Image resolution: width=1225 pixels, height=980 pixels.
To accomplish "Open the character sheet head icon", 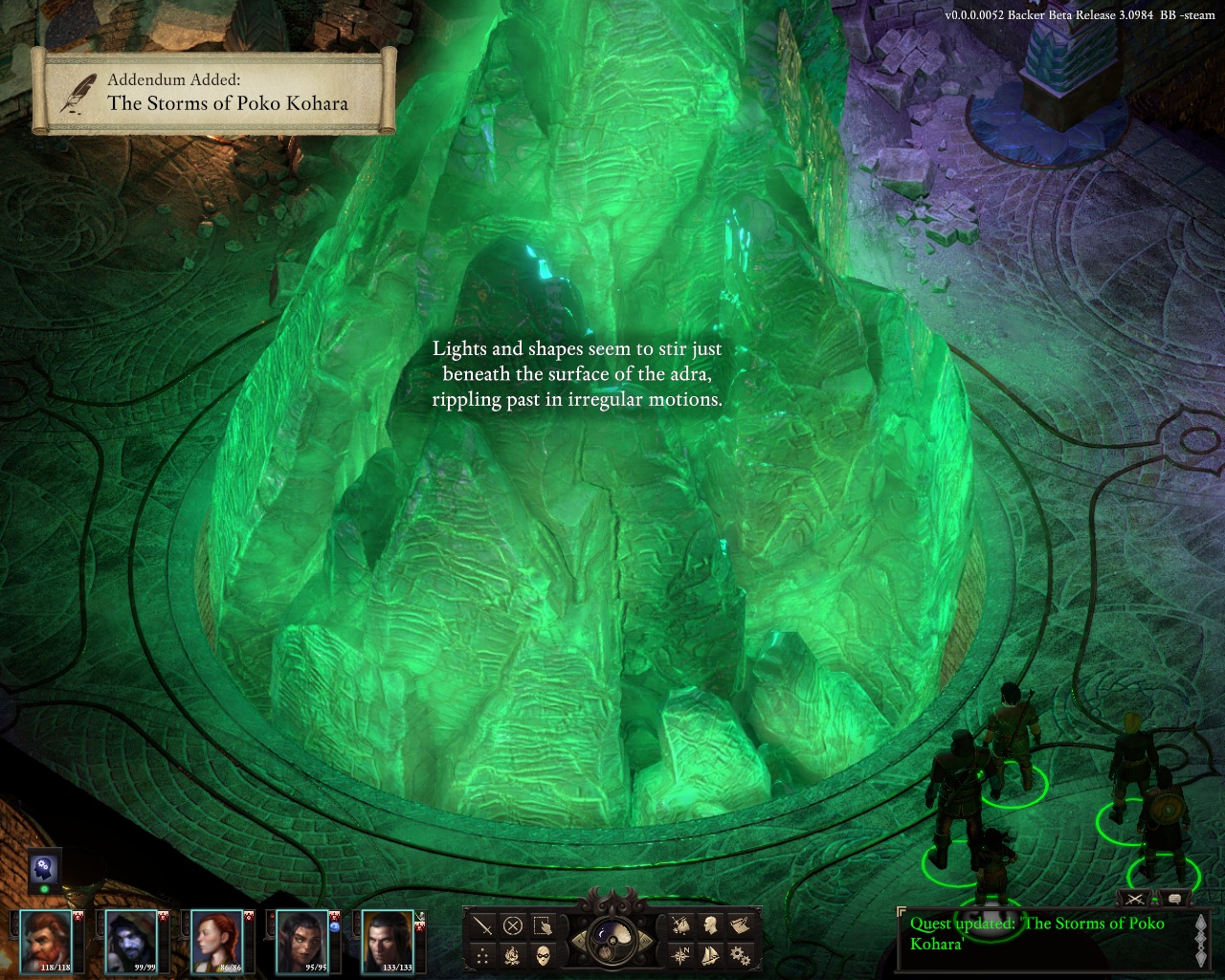I will tap(711, 925).
